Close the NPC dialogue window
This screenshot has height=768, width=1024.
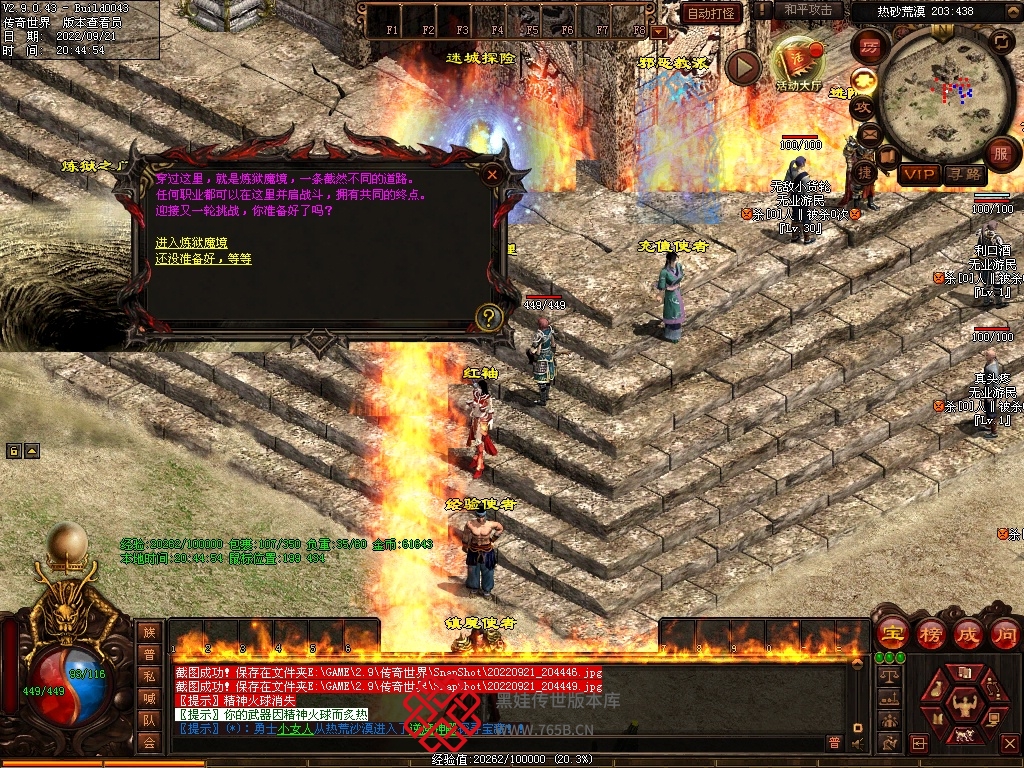click(492, 174)
